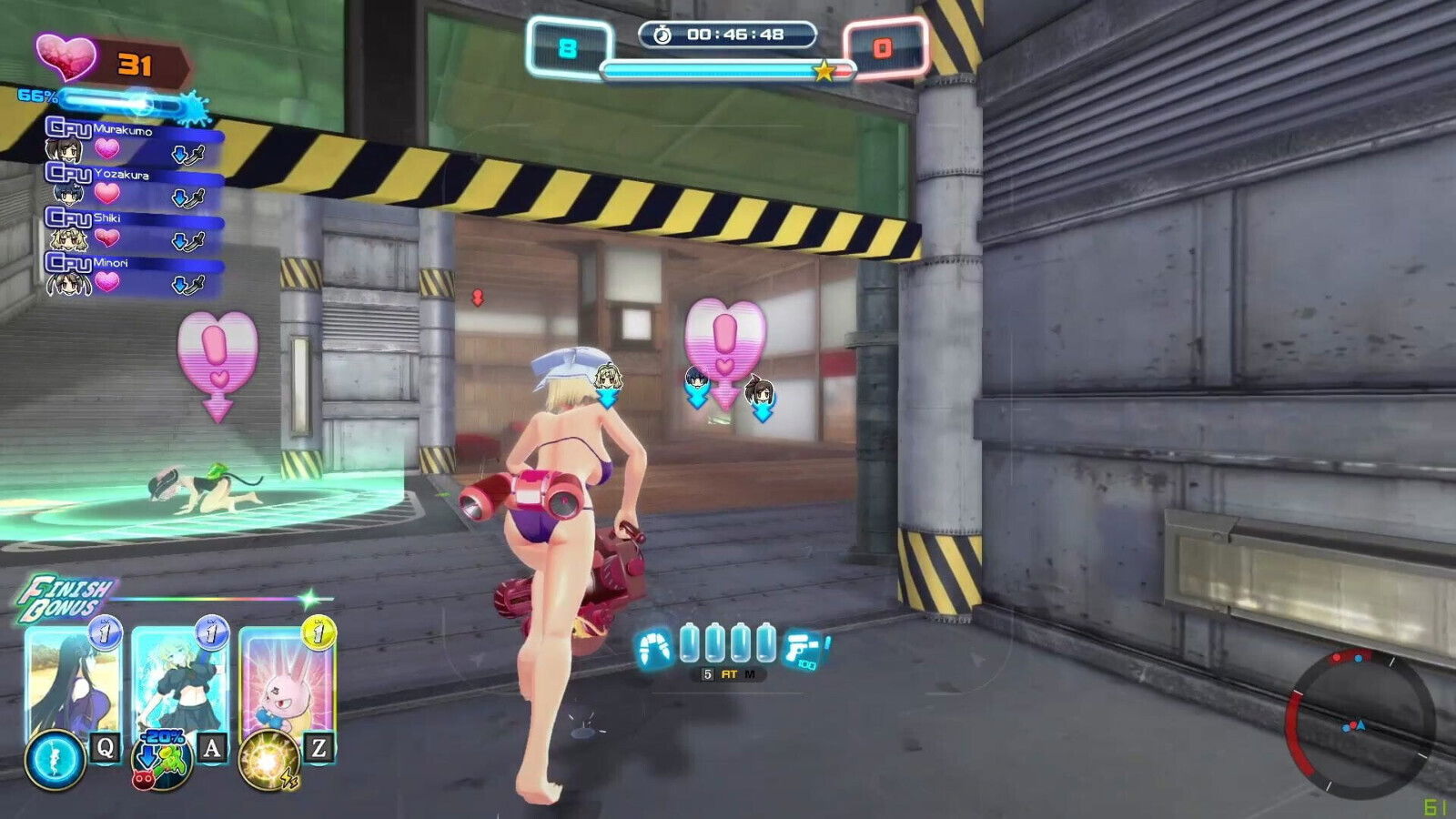Image resolution: width=1456 pixels, height=819 pixels.
Task: Click the weapon icon beside Minori's heart
Action: (x=196, y=284)
